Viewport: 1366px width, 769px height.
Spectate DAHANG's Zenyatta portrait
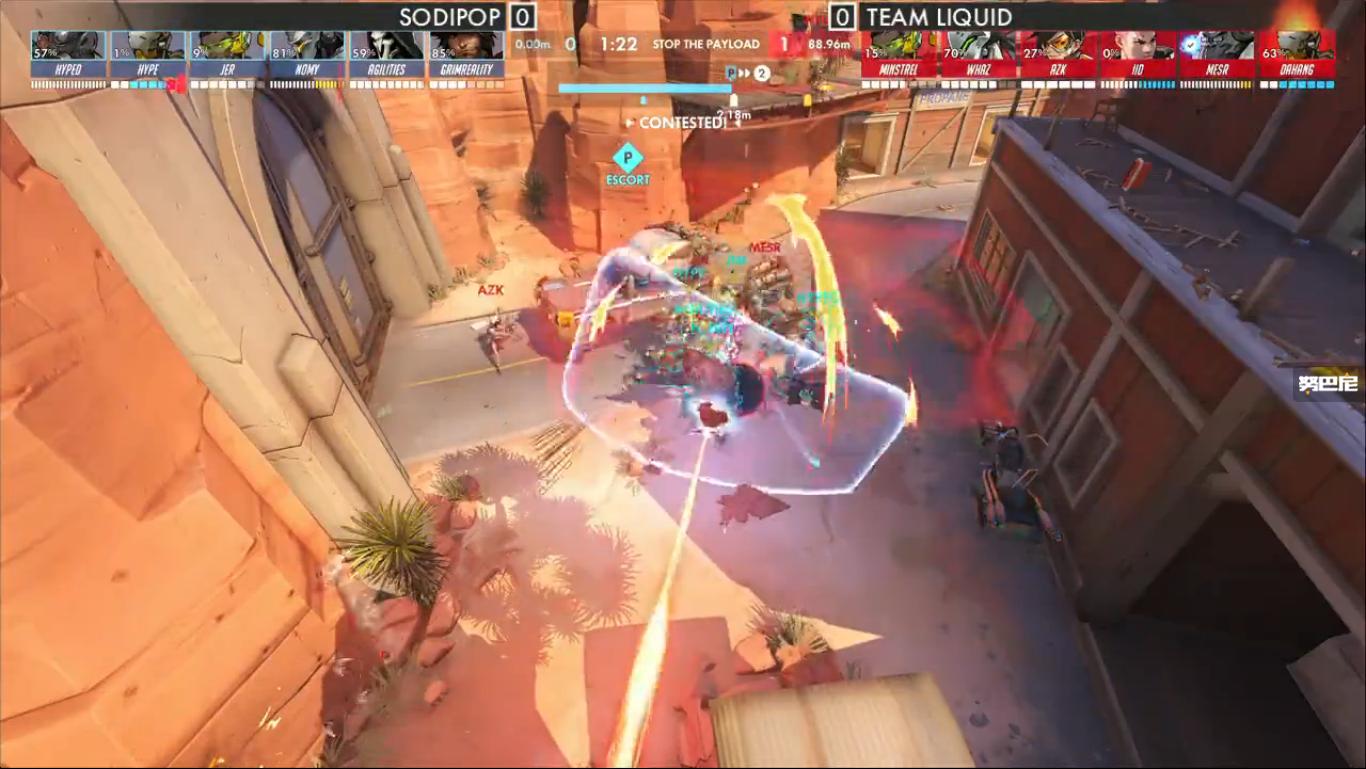[1297, 46]
